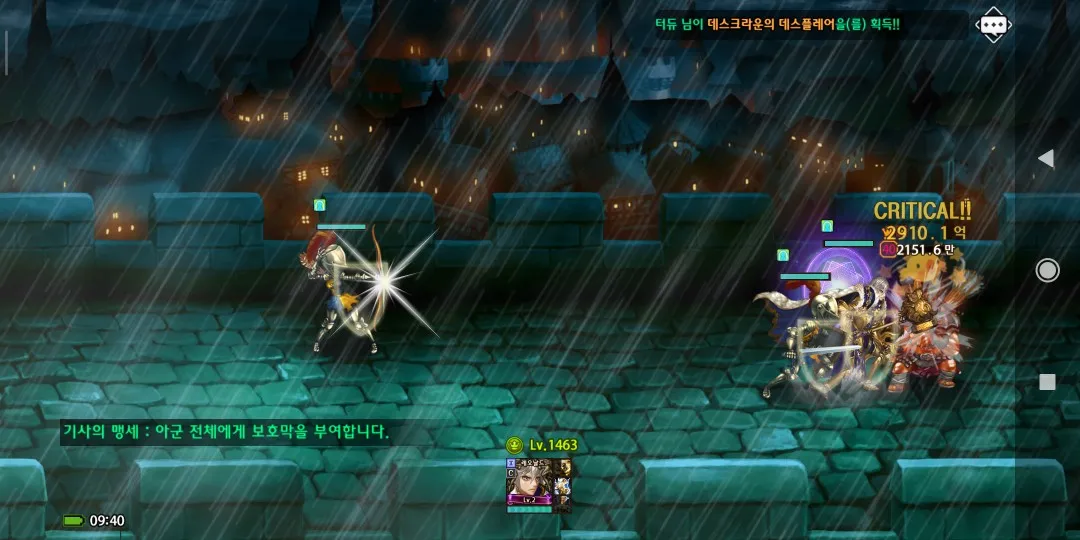The height and width of the screenshot is (540, 1080).
Task: Click the green crown icon beside Lv.1463
Action: pyautogui.click(x=514, y=445)
